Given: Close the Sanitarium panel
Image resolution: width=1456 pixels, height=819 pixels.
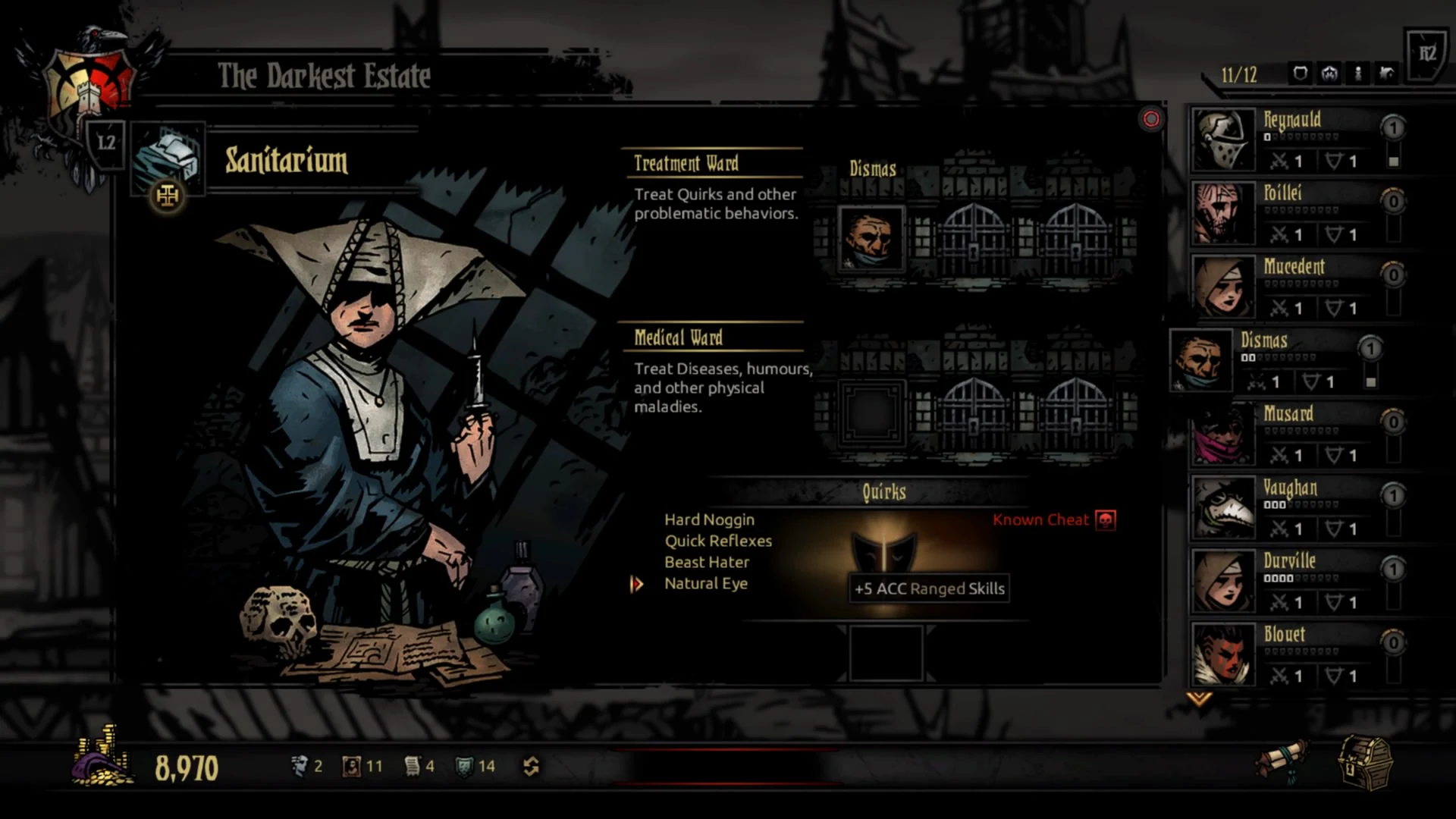Looking at the screenshot, I should pyautogui.click(x=1152, y=118).
